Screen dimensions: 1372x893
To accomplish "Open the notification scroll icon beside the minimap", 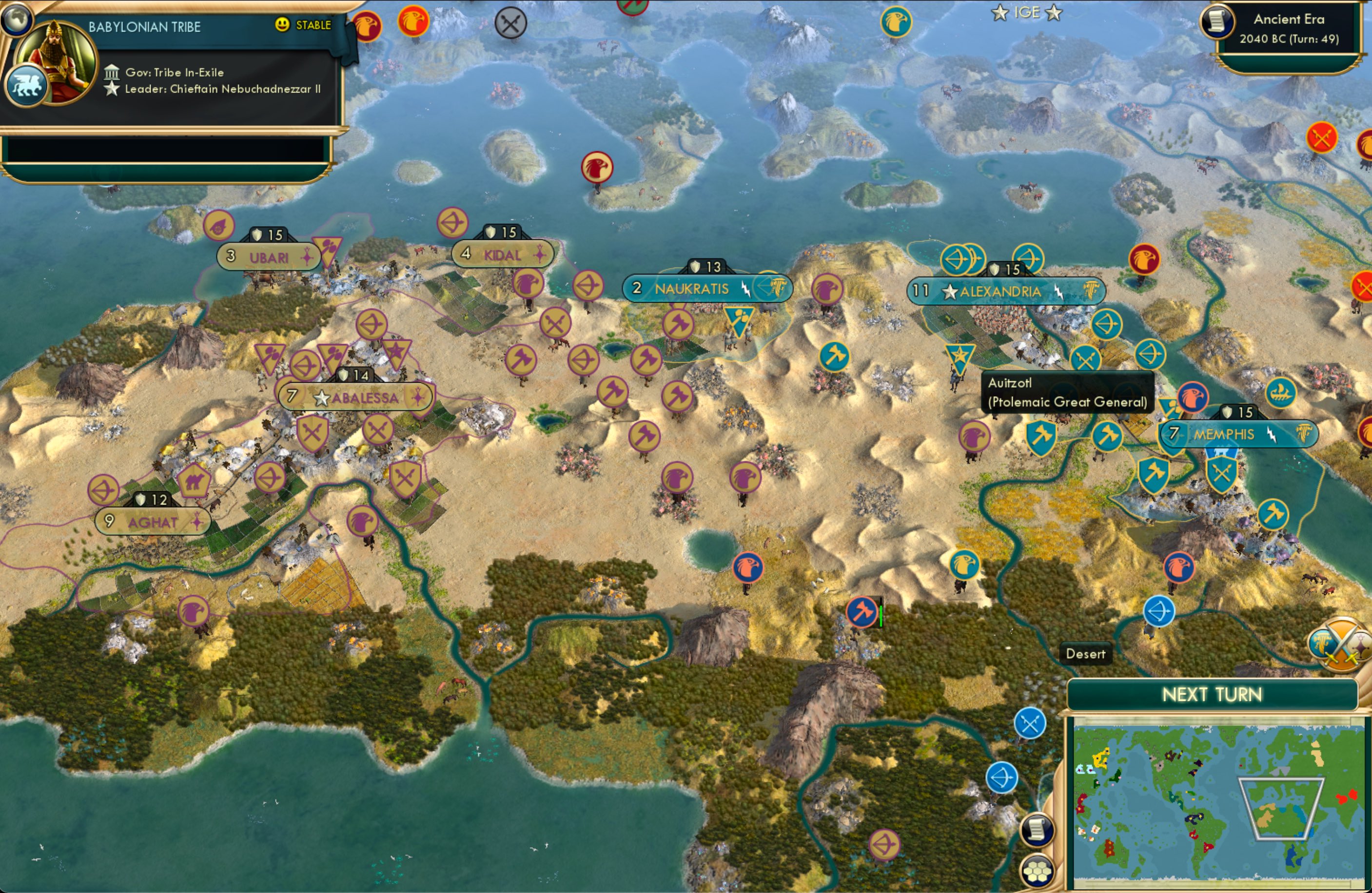I will (1036, 829).
